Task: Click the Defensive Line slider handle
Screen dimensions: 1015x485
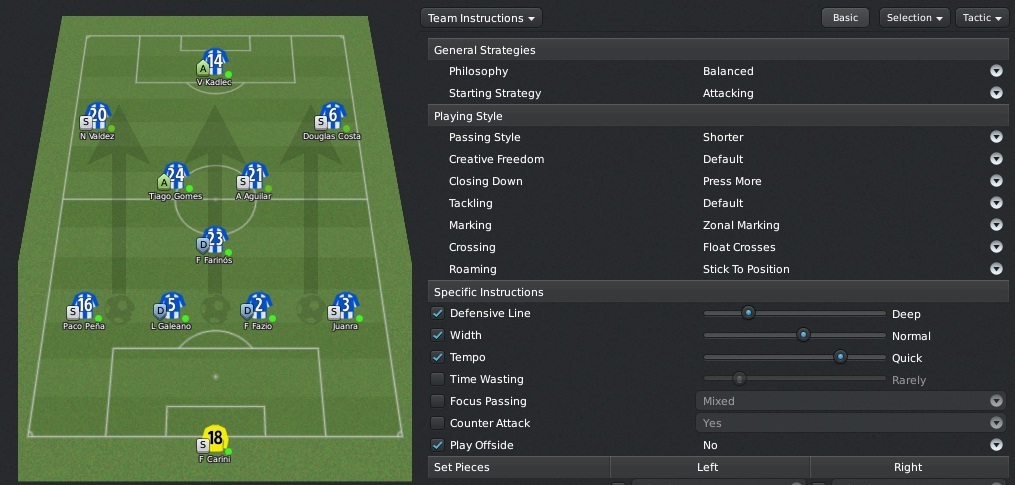Action: coord(747,313)
